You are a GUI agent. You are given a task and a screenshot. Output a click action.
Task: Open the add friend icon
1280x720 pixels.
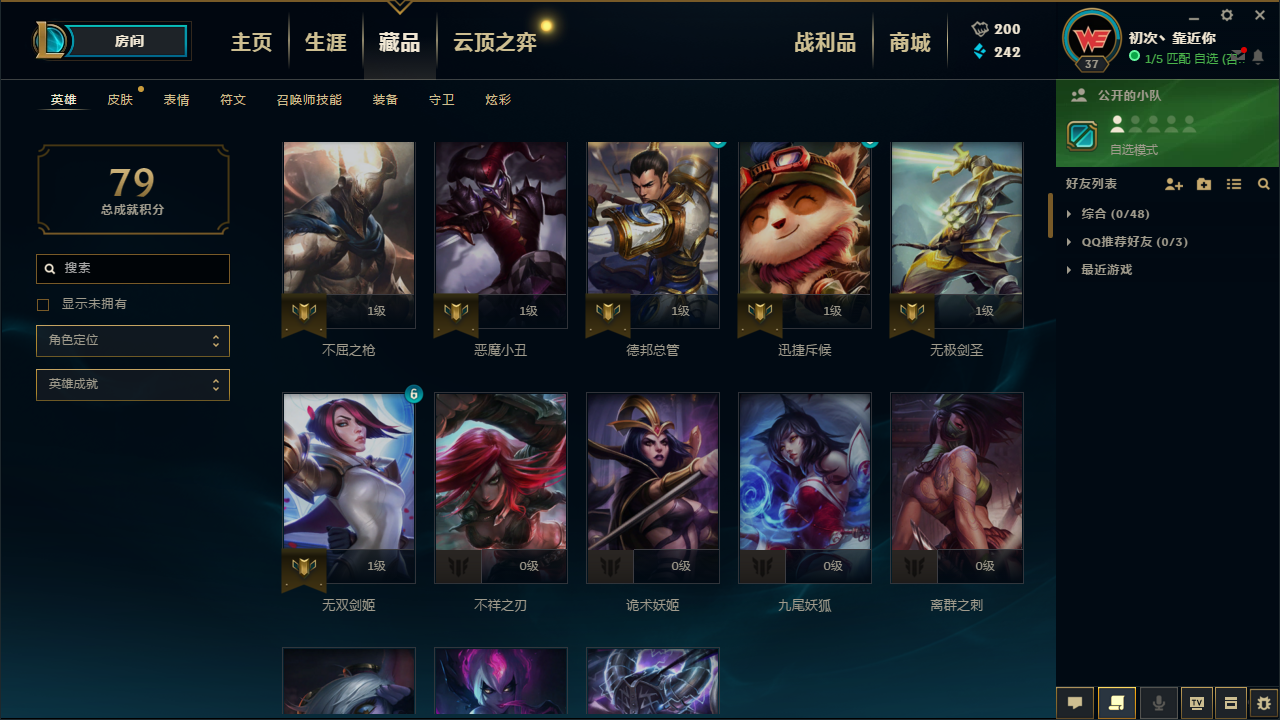click(x=1173, y=184)
